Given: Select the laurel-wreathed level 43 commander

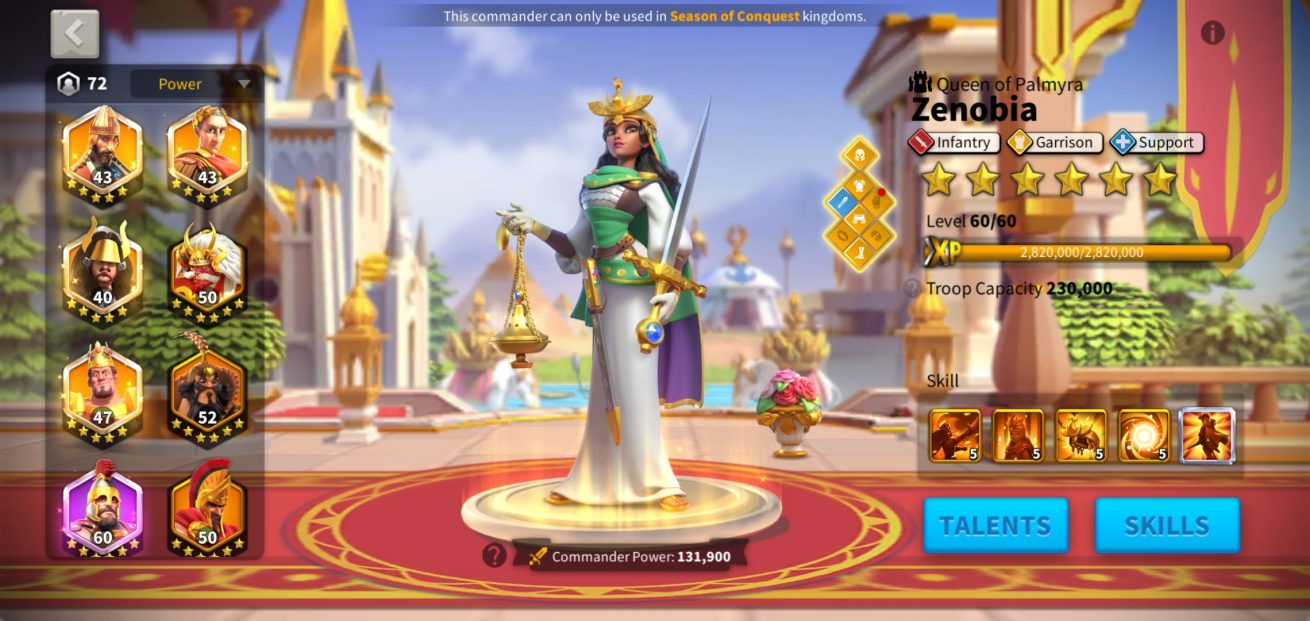Looking at the screenshot, I should point(207,152).
